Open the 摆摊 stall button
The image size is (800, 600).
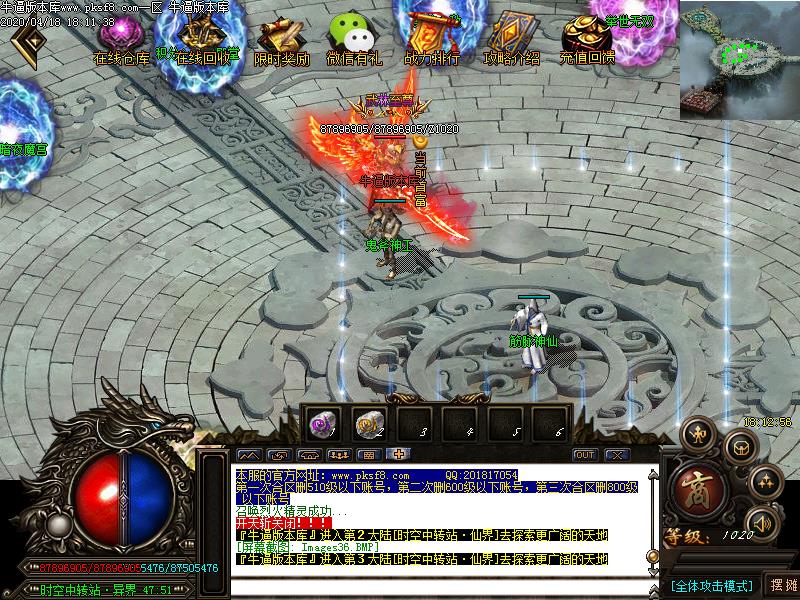(782, 585)
